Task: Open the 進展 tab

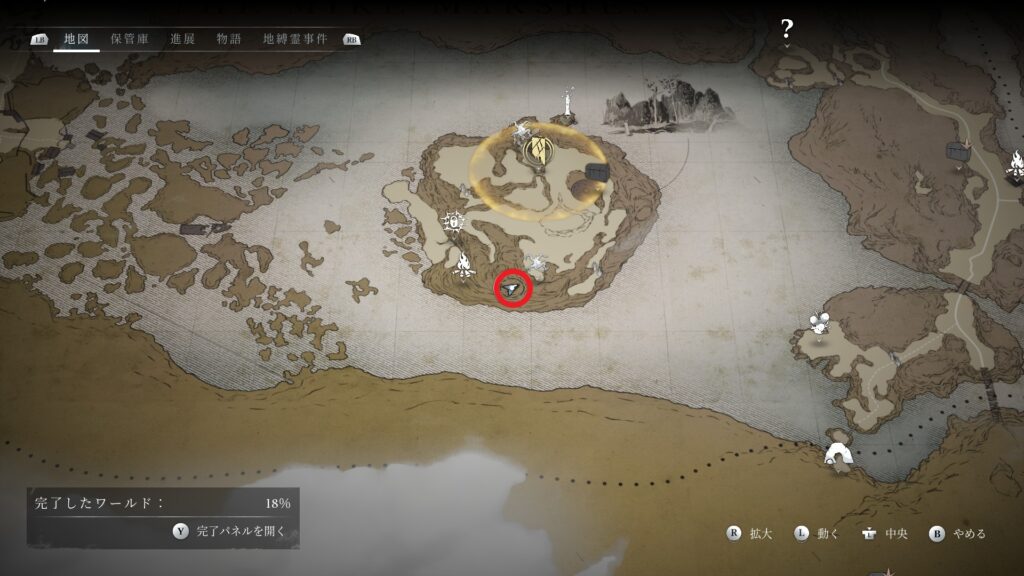Action: [182, 39]
